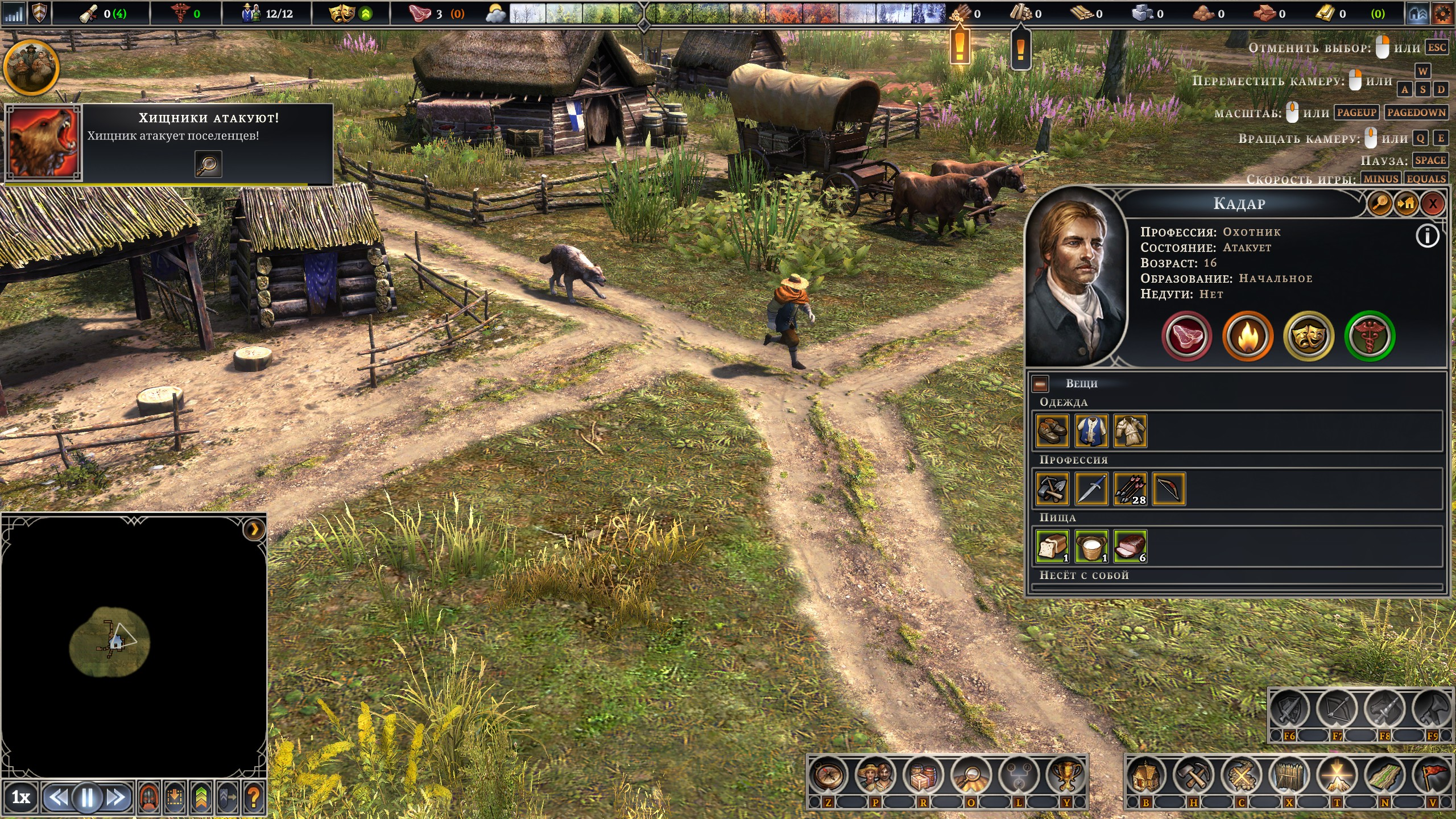Send Кадар home with the house arrow button
1456x819 pixels.
pyautogui.click(x=1407, y=204)
